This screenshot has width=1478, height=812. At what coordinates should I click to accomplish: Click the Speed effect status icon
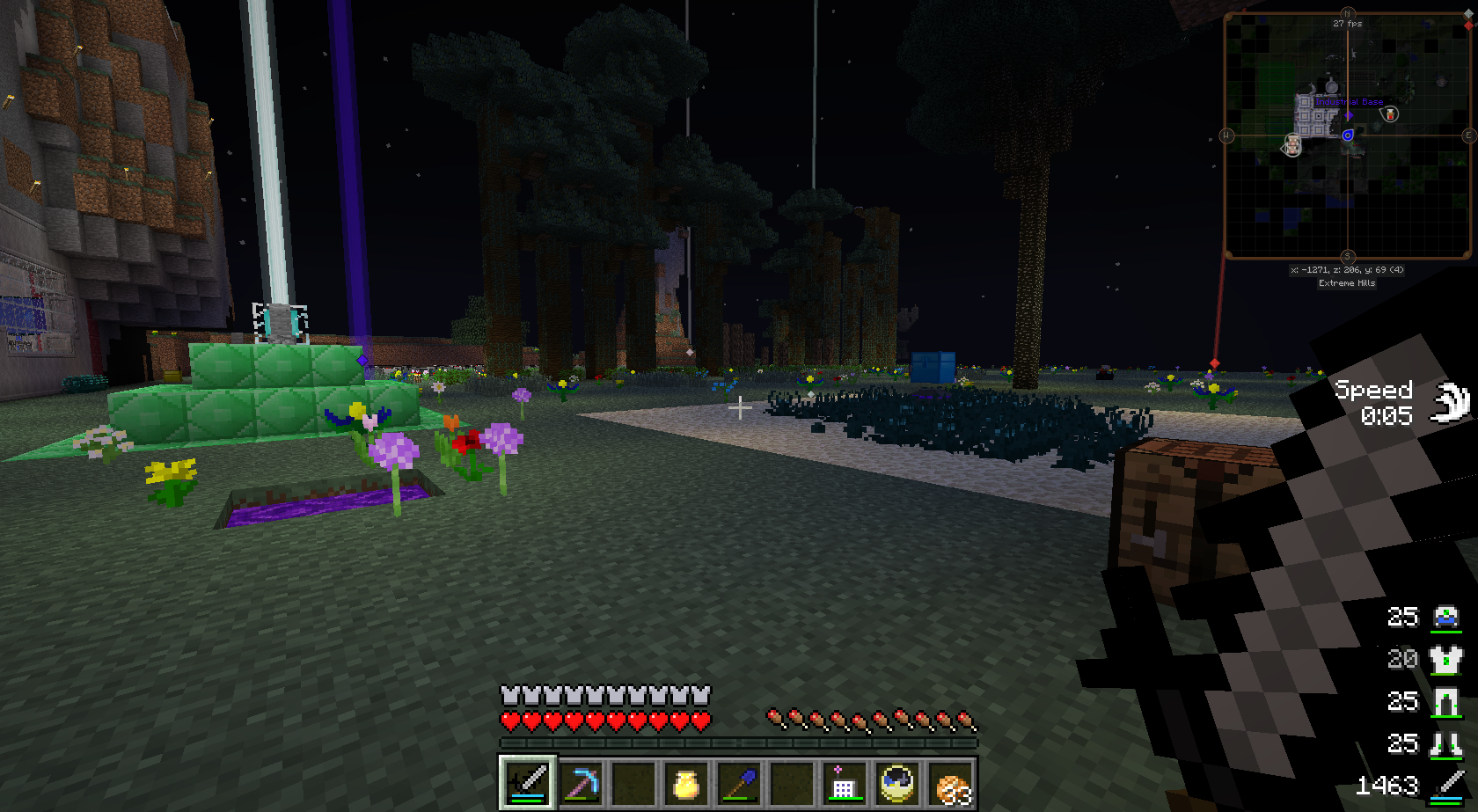pyautogui.click(x=1450, y=402)
